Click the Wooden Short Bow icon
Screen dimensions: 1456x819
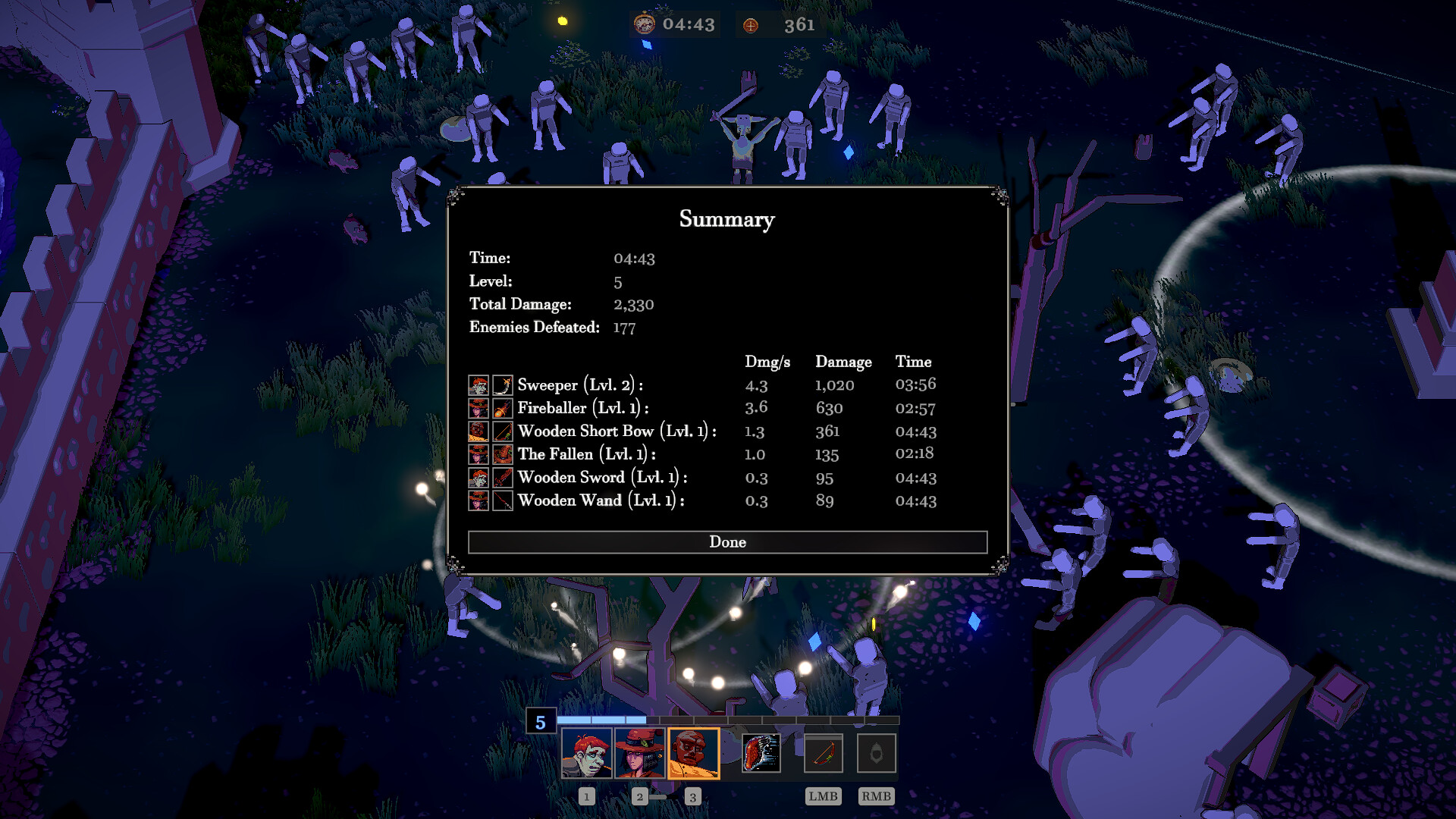[501, 431]
